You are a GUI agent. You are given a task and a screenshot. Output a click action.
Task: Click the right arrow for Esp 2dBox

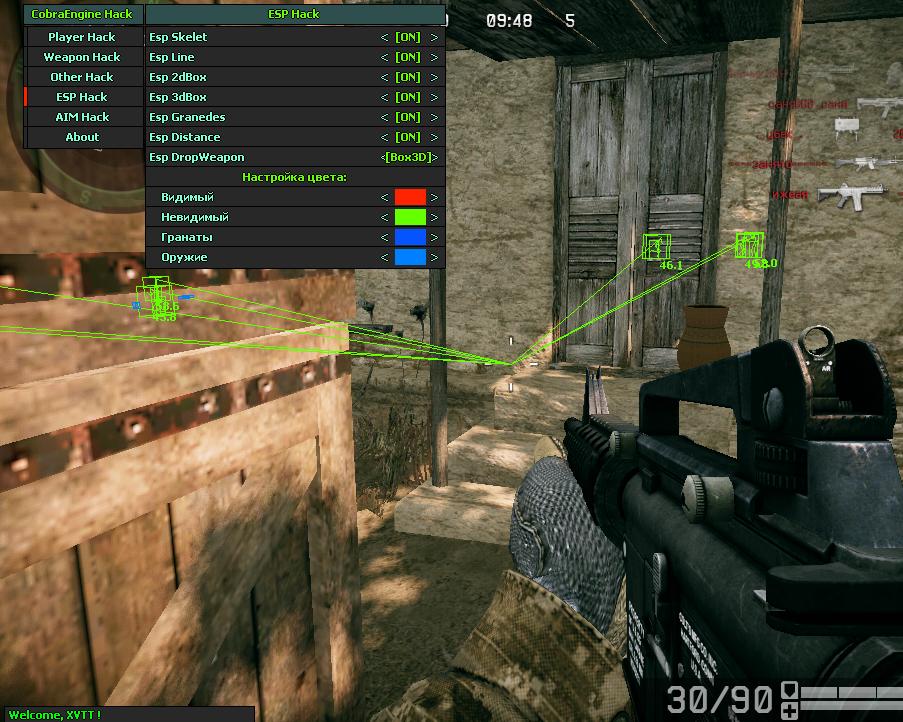(x=434, y=77)
